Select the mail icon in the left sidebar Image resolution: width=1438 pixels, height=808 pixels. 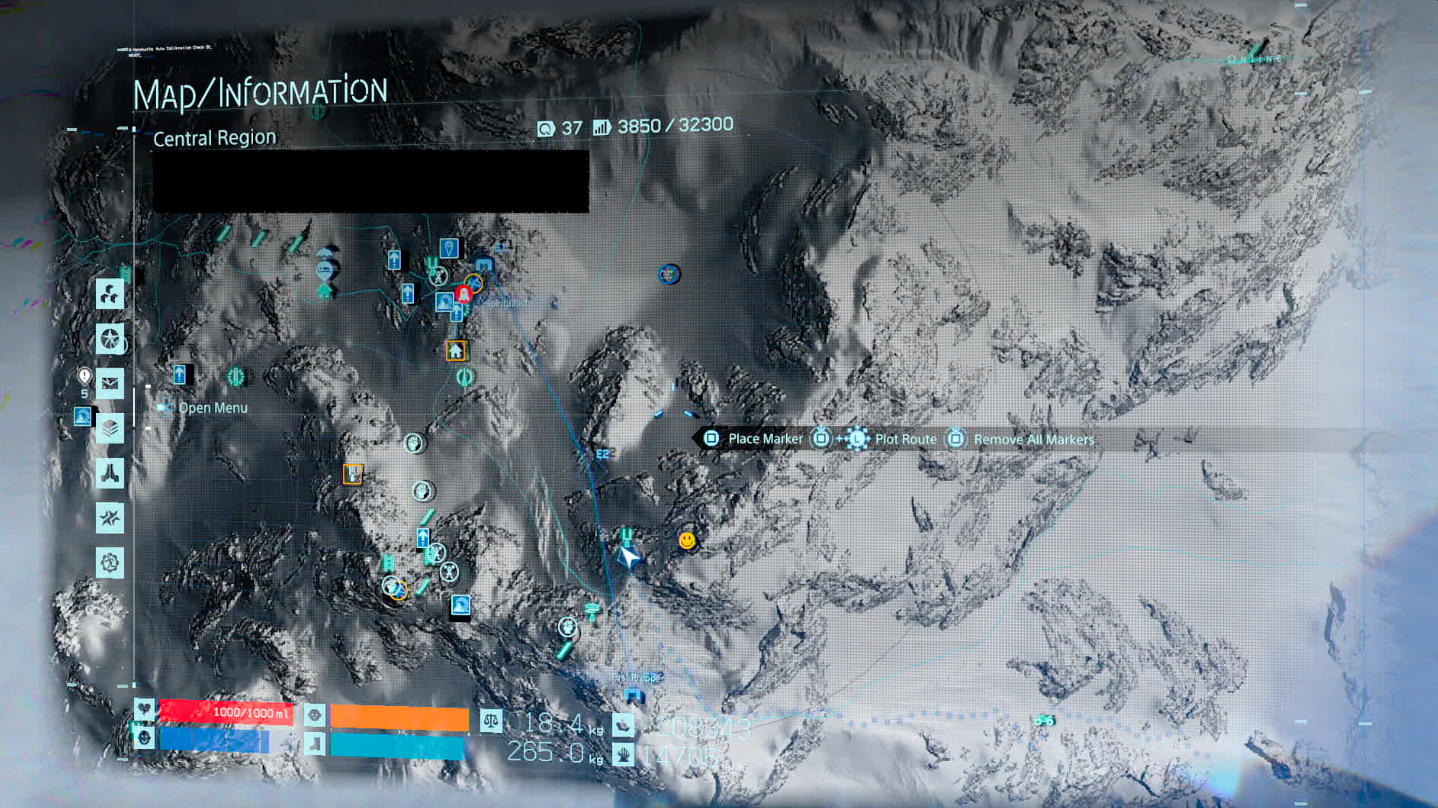pyautogui.click(x=110, y=384)
